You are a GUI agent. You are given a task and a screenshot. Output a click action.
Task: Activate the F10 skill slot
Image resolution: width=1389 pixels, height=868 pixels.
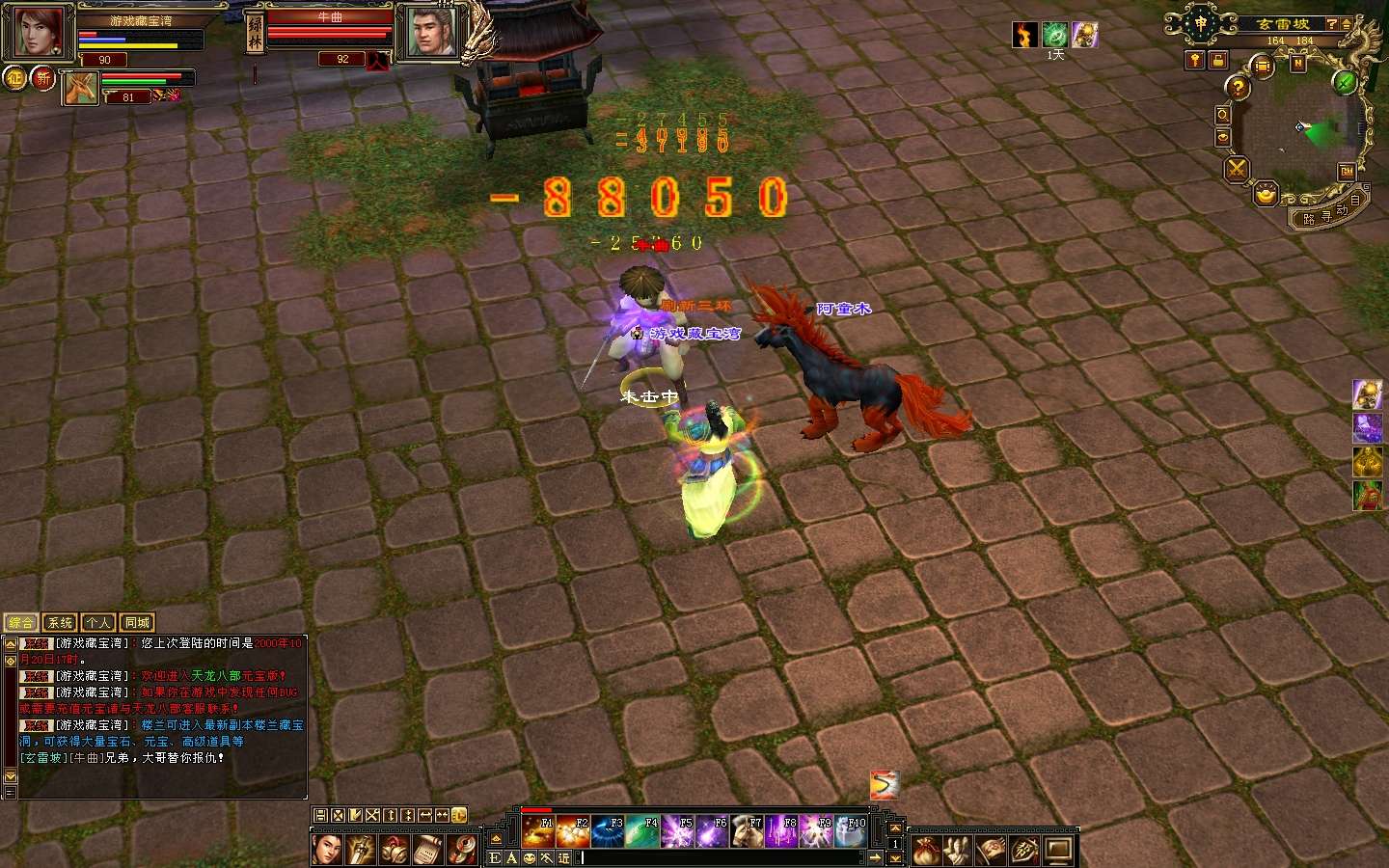[851, 831]
